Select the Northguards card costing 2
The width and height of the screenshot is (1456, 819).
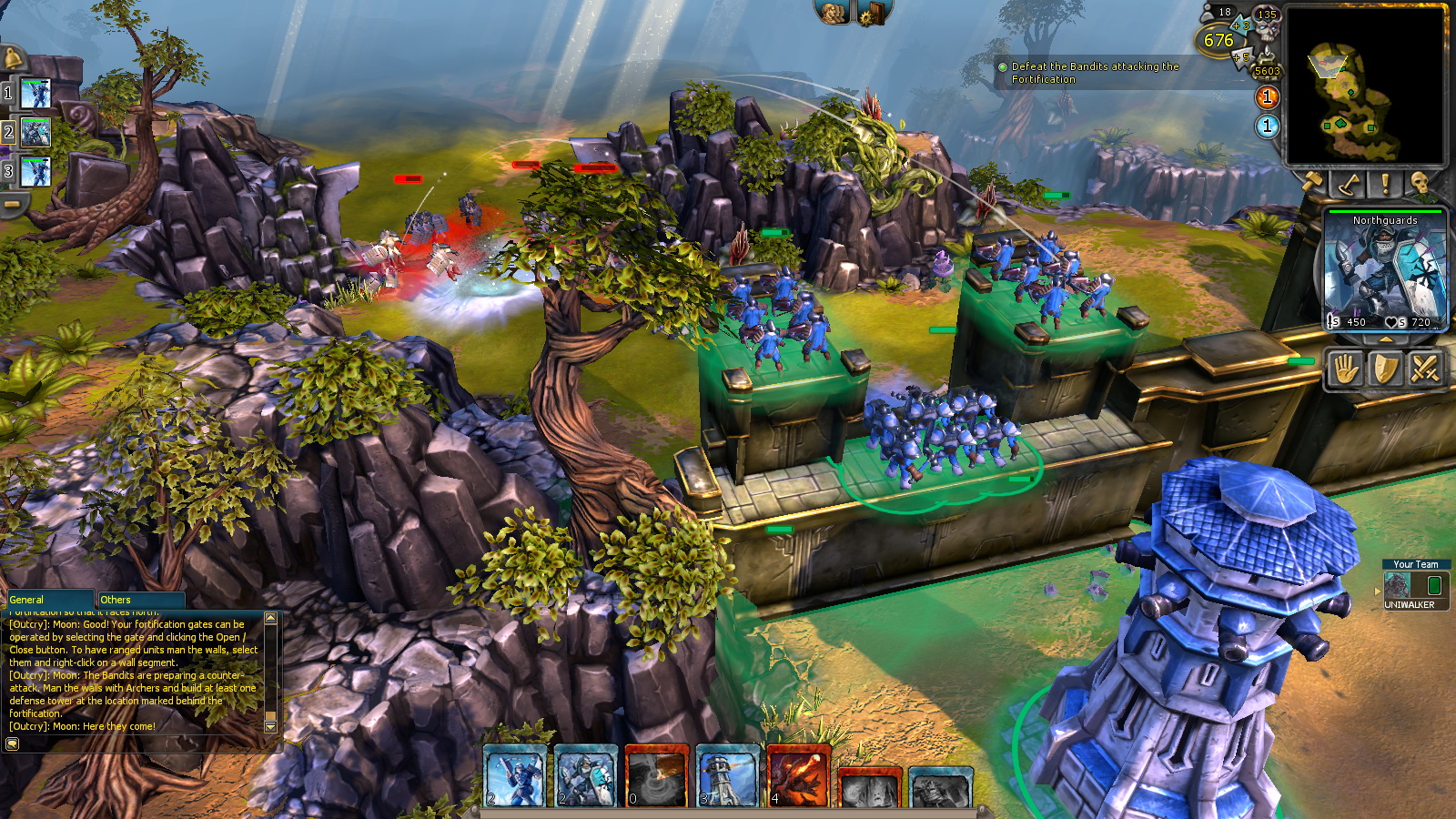tap(585, 776)
